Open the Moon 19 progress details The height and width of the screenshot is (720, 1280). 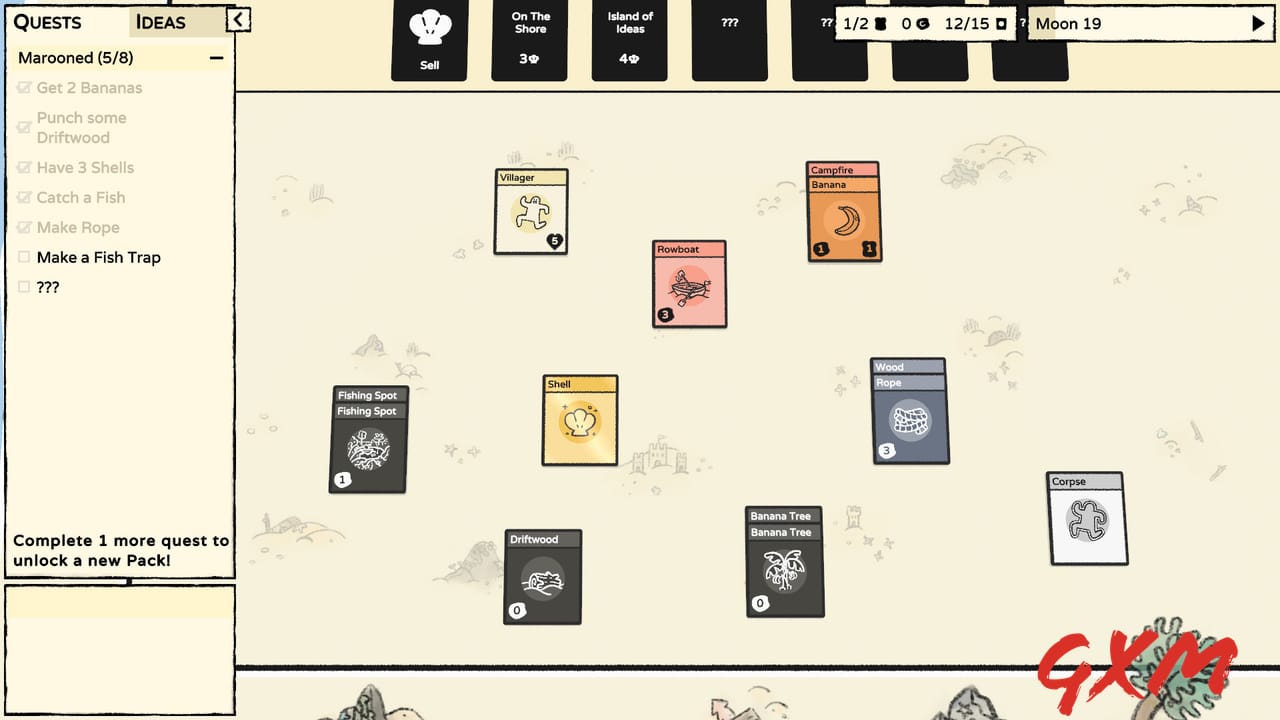[x=1149, y=23]
